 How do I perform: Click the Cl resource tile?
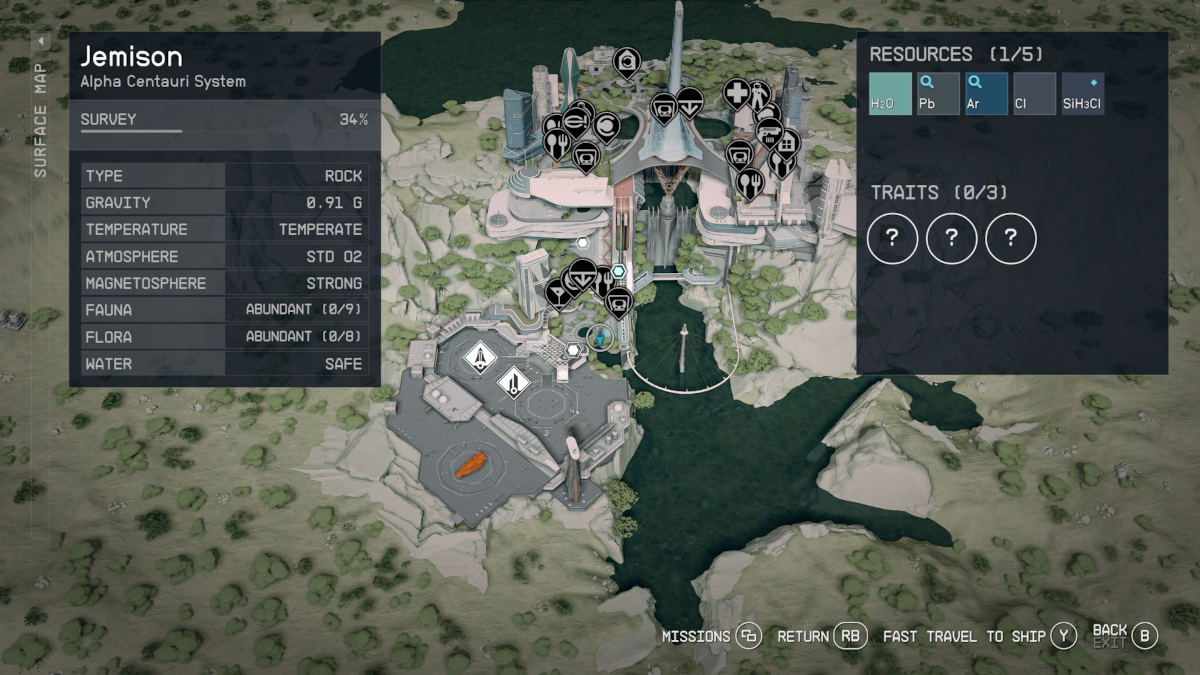pos(1034,93)
